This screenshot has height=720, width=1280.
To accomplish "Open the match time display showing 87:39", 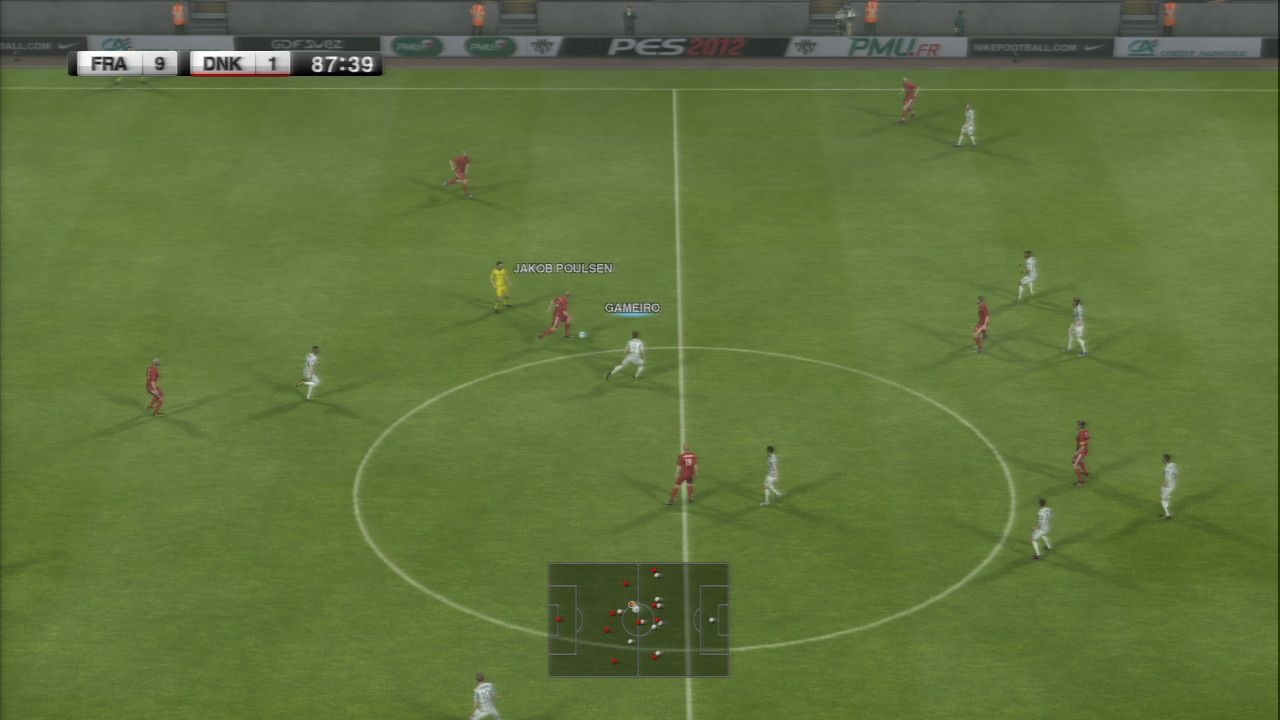I will pos(341,64).
